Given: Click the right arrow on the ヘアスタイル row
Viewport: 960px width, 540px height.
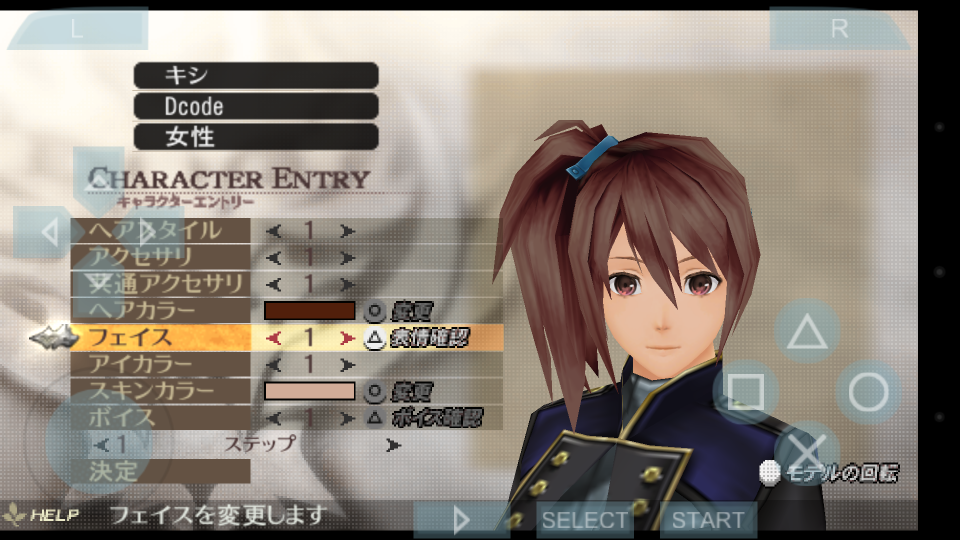Looking at the screenshot, I should pyautogui.click(x=347, y=231).
